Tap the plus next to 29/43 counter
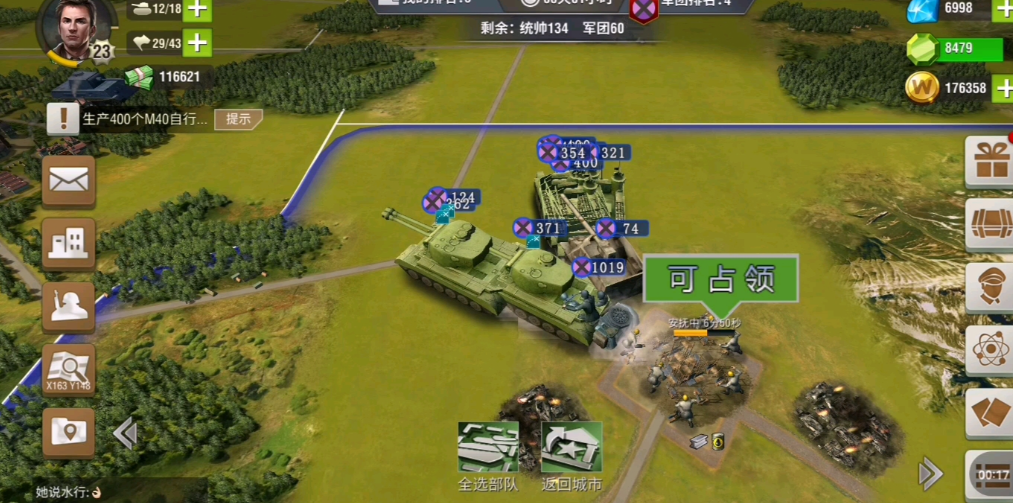The height and width of the screenshot is (503, 1013). pos(197,42)
